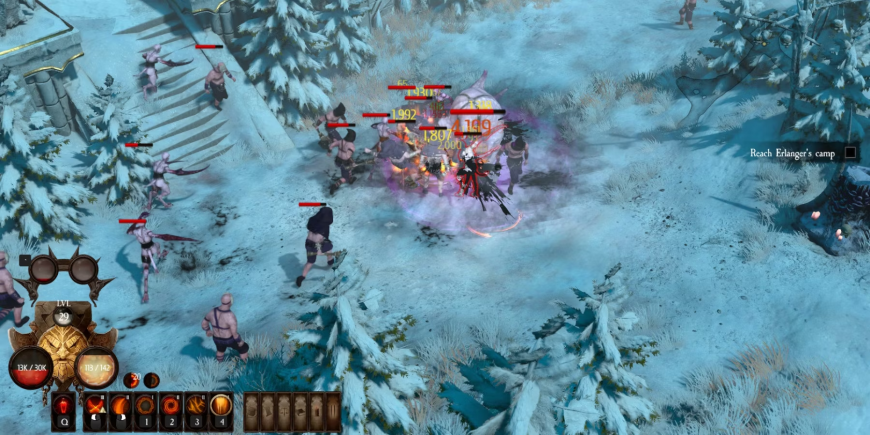Click the checkbox beside Erlanger's camp objective
The height and width of the screenshot is (435, 870).
pos(851,153)
